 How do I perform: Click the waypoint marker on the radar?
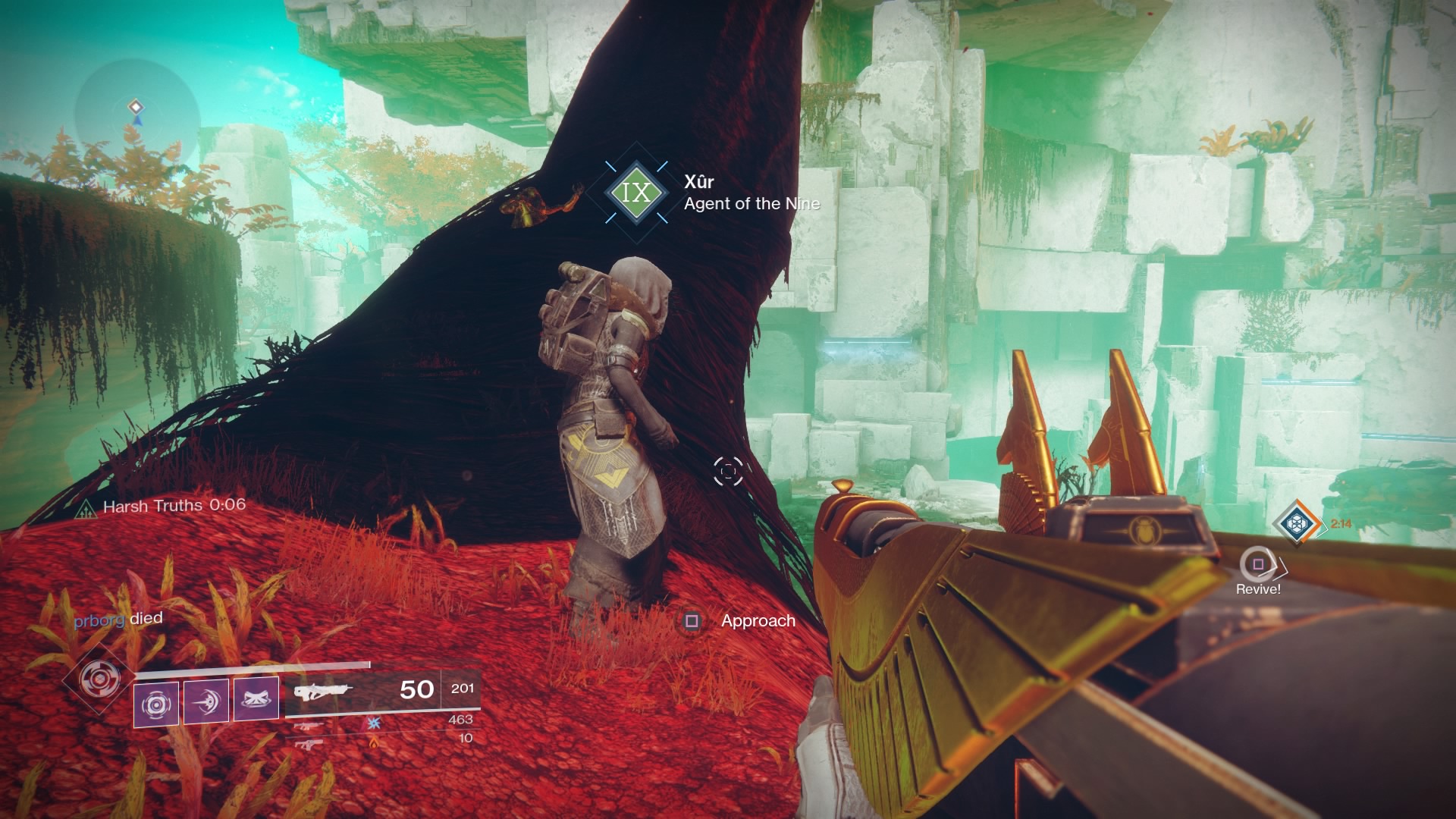point(135,108)
